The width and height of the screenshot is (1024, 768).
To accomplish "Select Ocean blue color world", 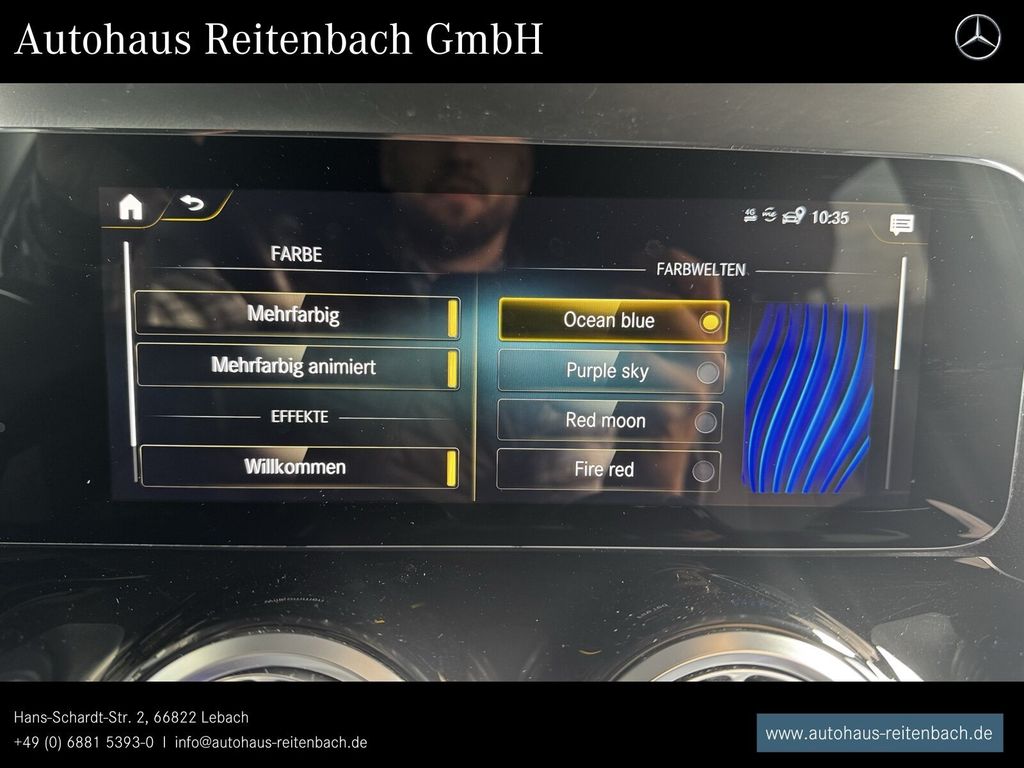I will click(612, 320).
